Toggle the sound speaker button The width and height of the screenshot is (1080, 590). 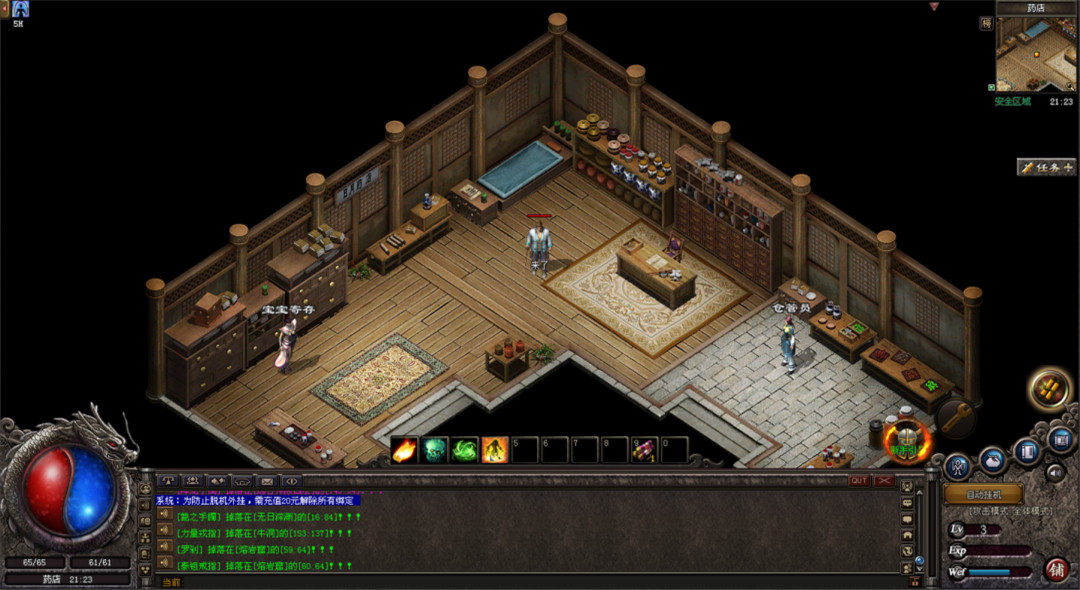[1056, 472]
